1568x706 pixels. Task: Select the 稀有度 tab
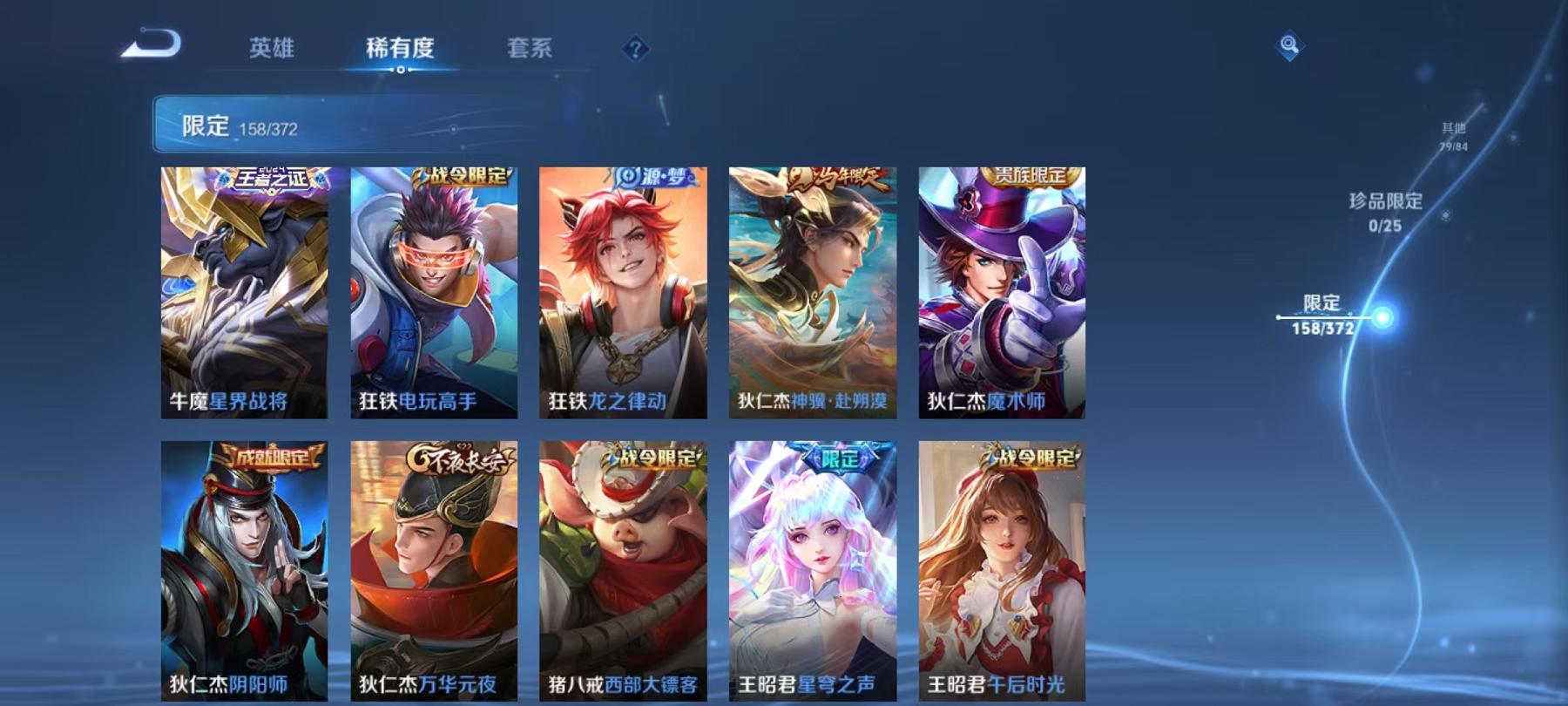click(x=401, y=50)
